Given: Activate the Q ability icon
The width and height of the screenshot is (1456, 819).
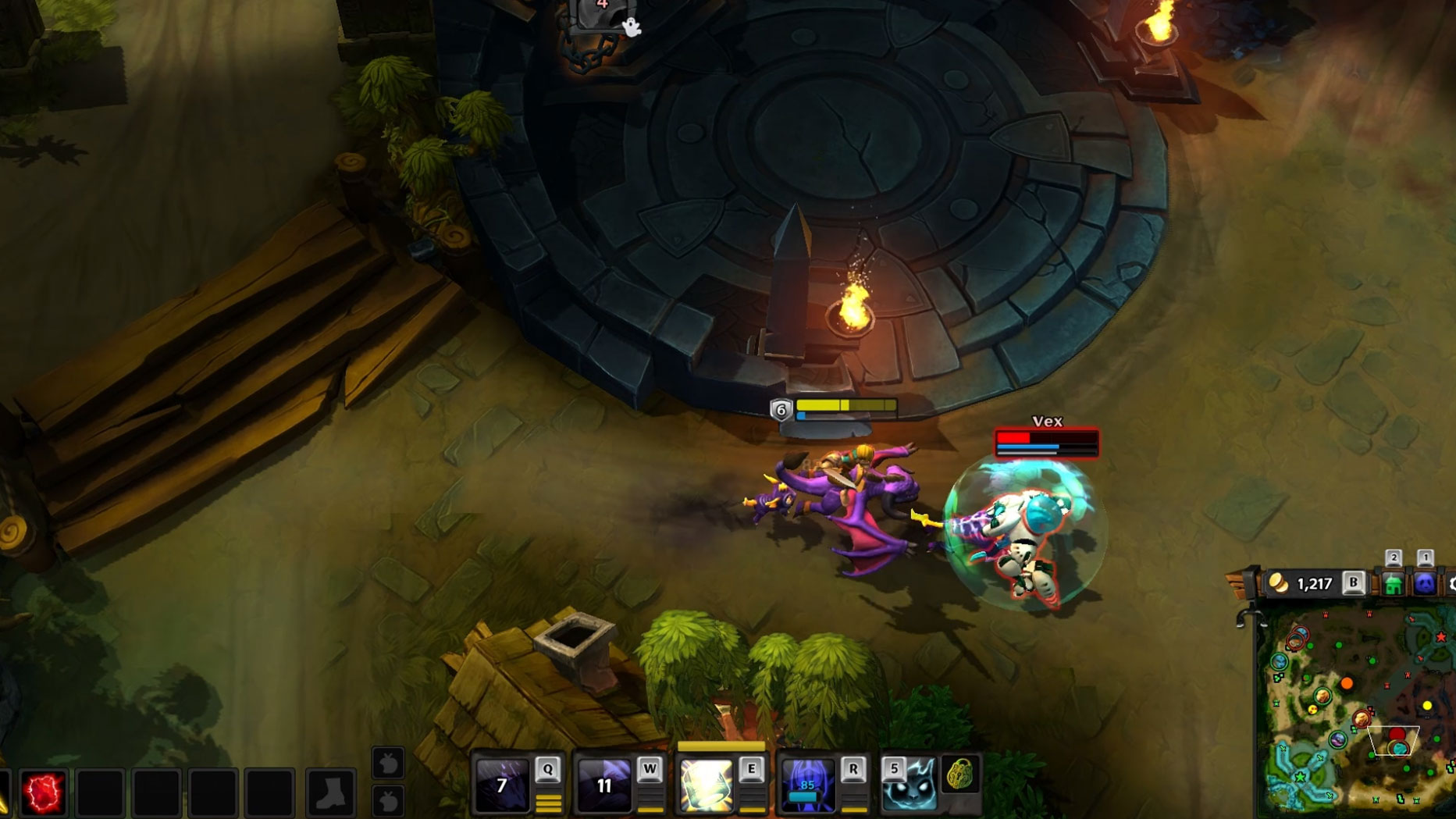Looking at the screenshot, I should [x=502, y=785].
